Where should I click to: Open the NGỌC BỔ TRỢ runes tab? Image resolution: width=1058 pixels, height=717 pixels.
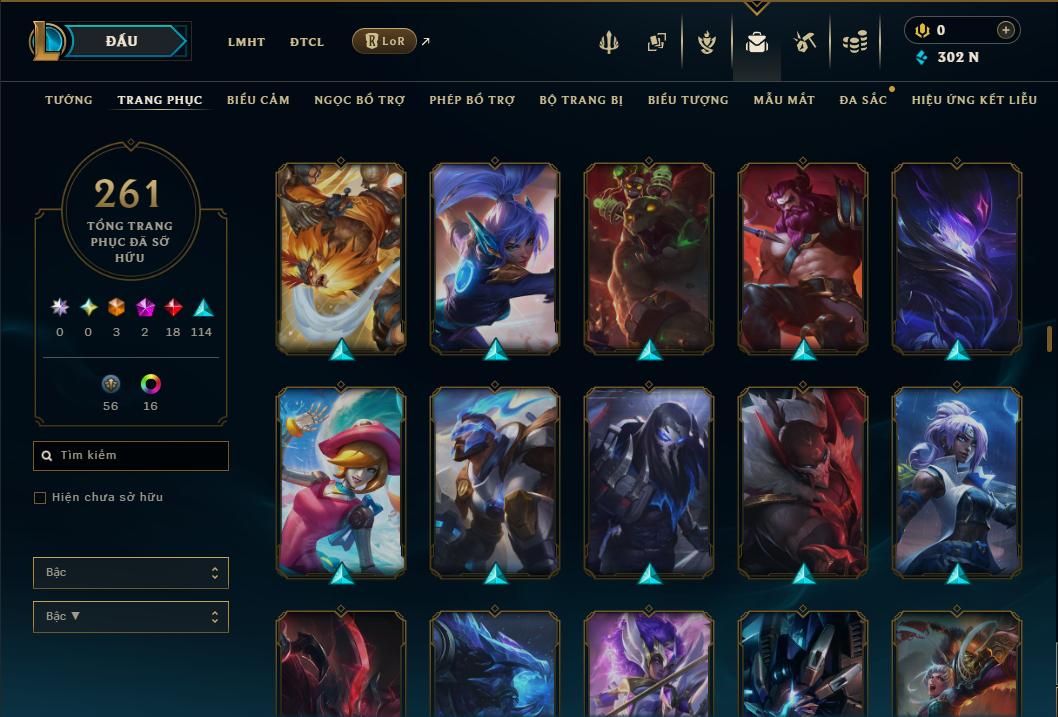(x=359, y=100)
